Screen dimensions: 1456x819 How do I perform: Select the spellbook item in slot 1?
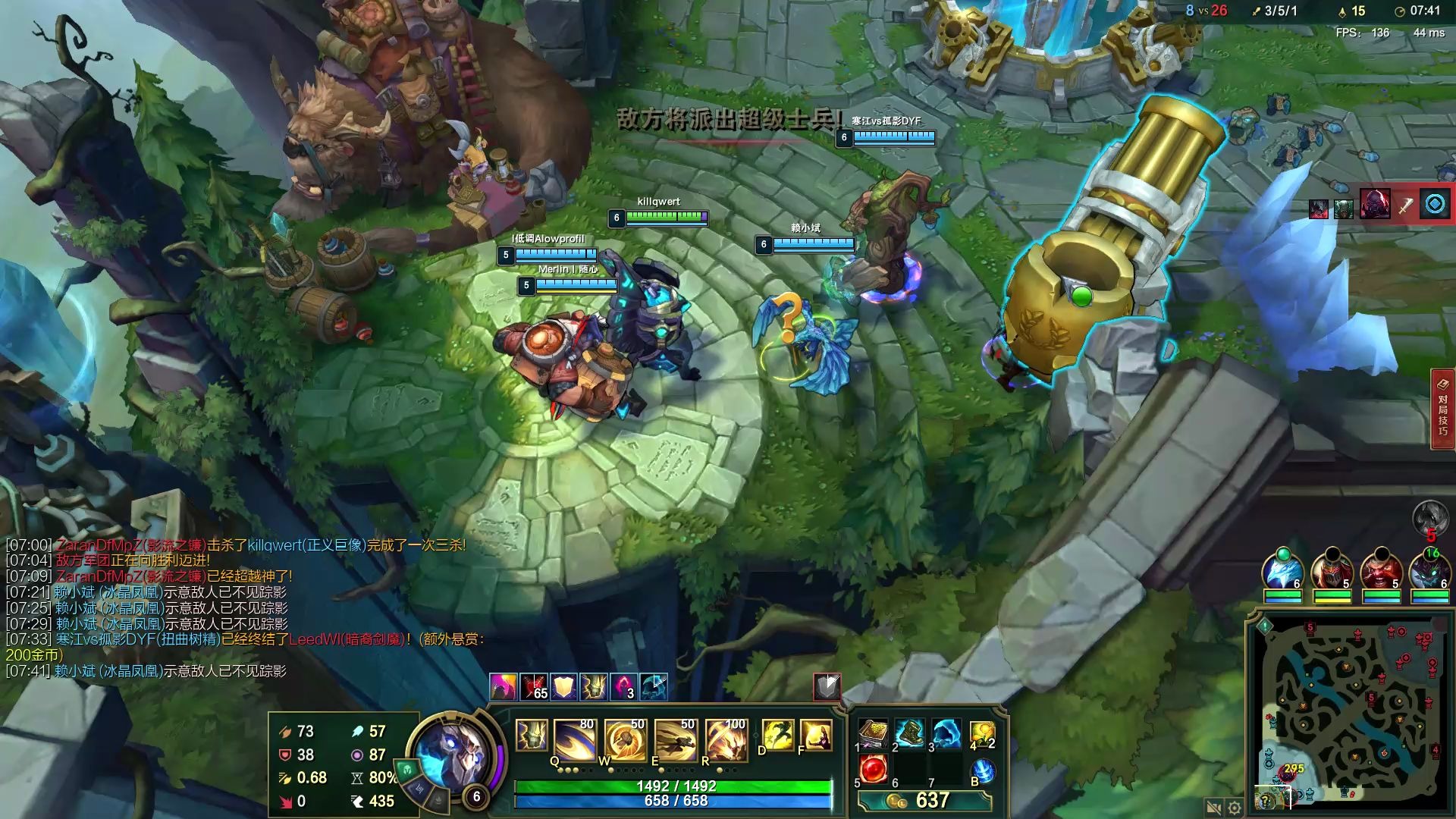point(873,734)
